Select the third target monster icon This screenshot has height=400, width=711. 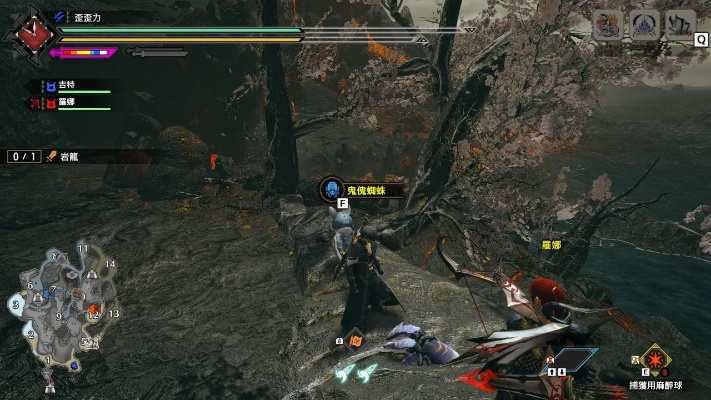[x=680, y=25]
